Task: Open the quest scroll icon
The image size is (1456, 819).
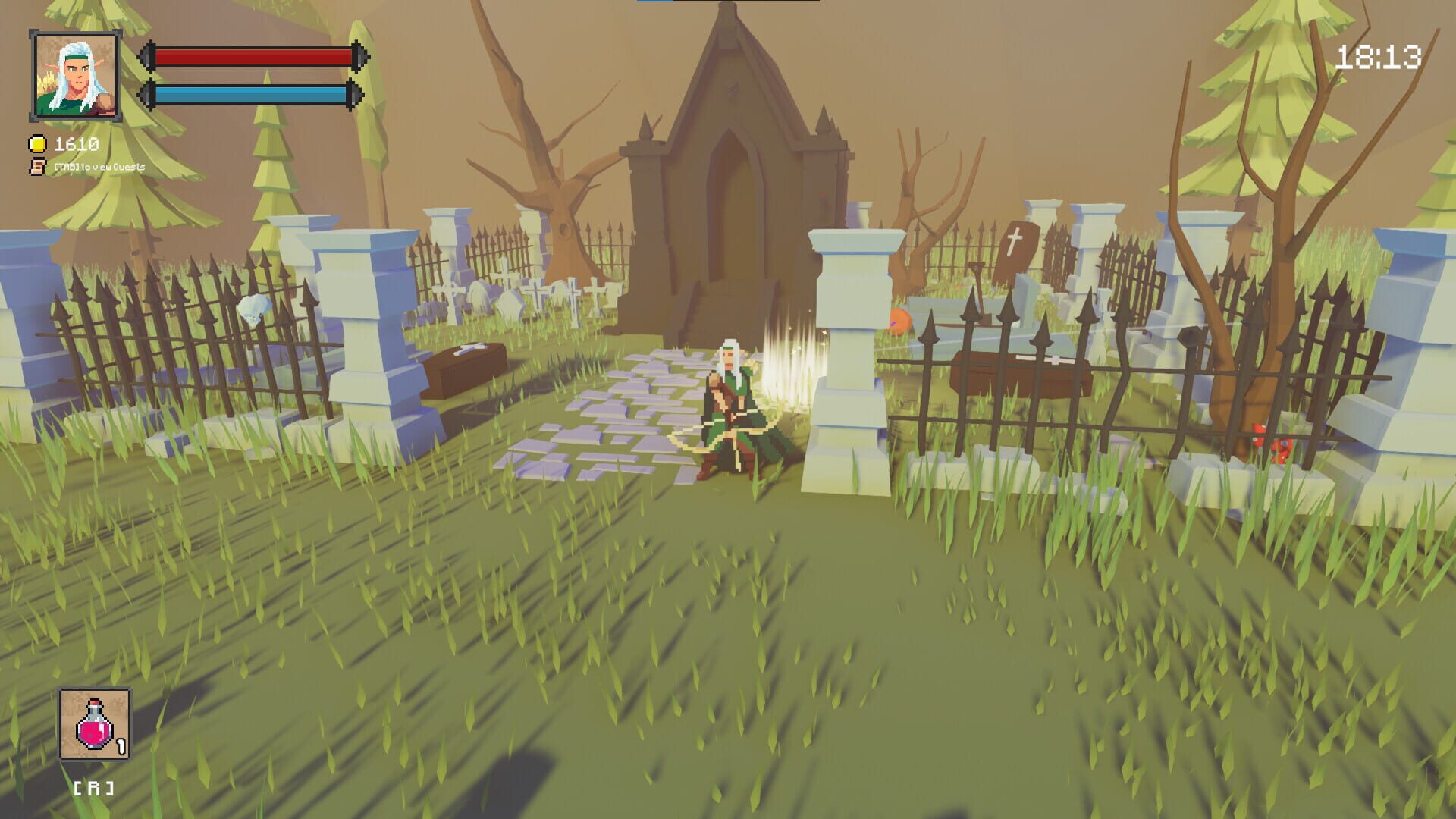Action: [36, 167]
